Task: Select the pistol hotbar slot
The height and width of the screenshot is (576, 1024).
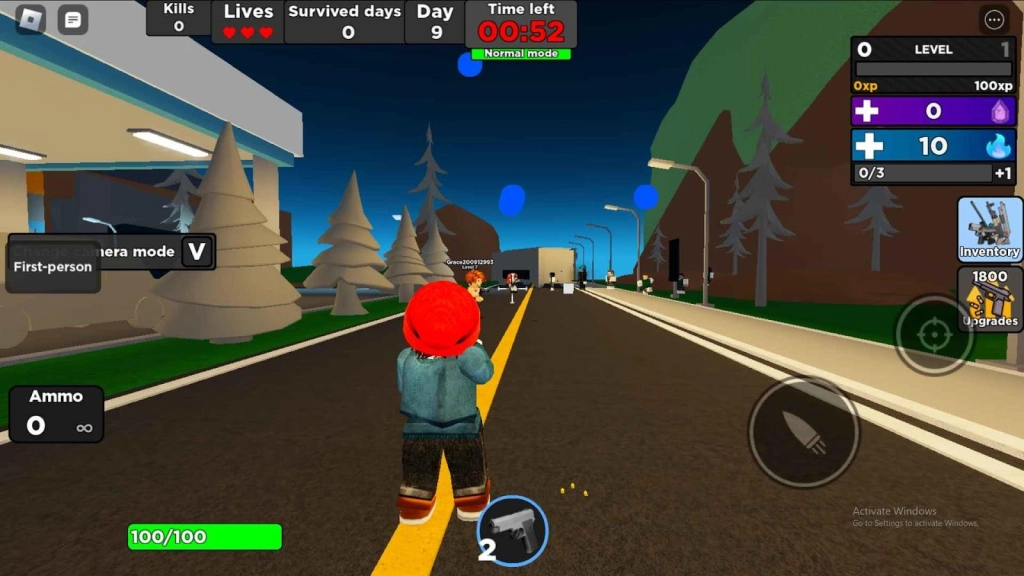Action: [513, 529]
